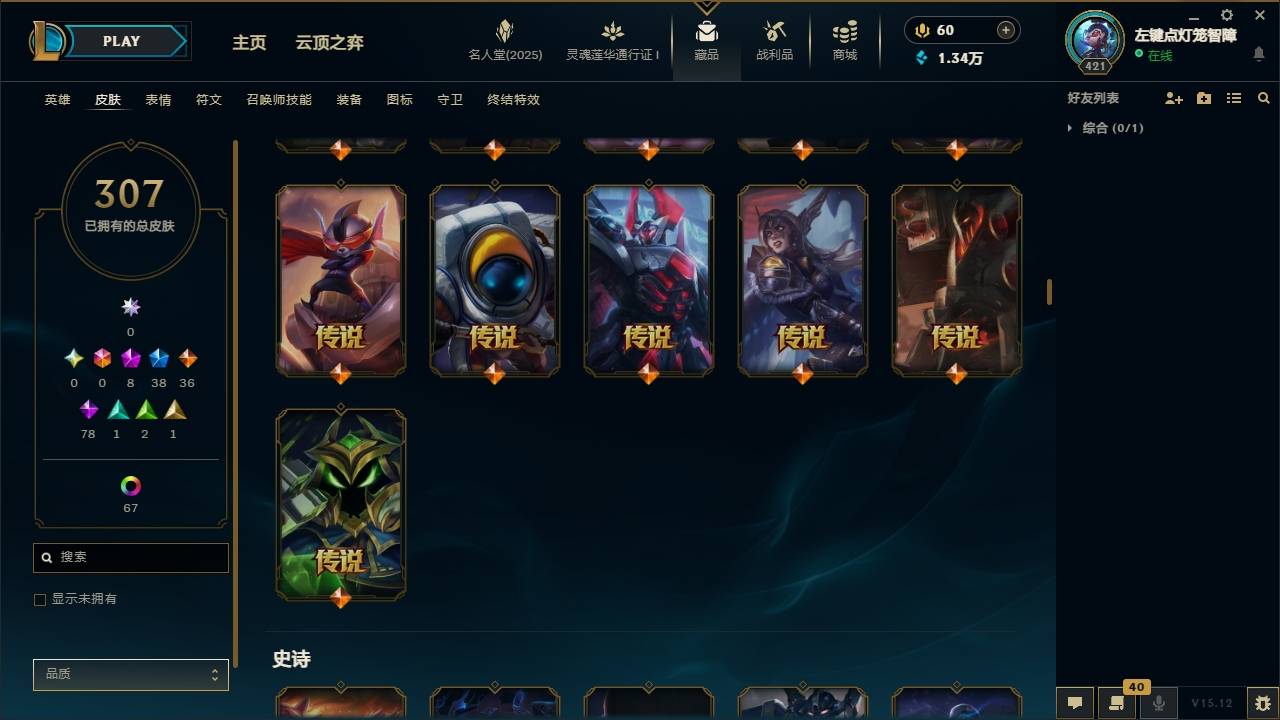Open the 商城 store icon

pos(843,38)
